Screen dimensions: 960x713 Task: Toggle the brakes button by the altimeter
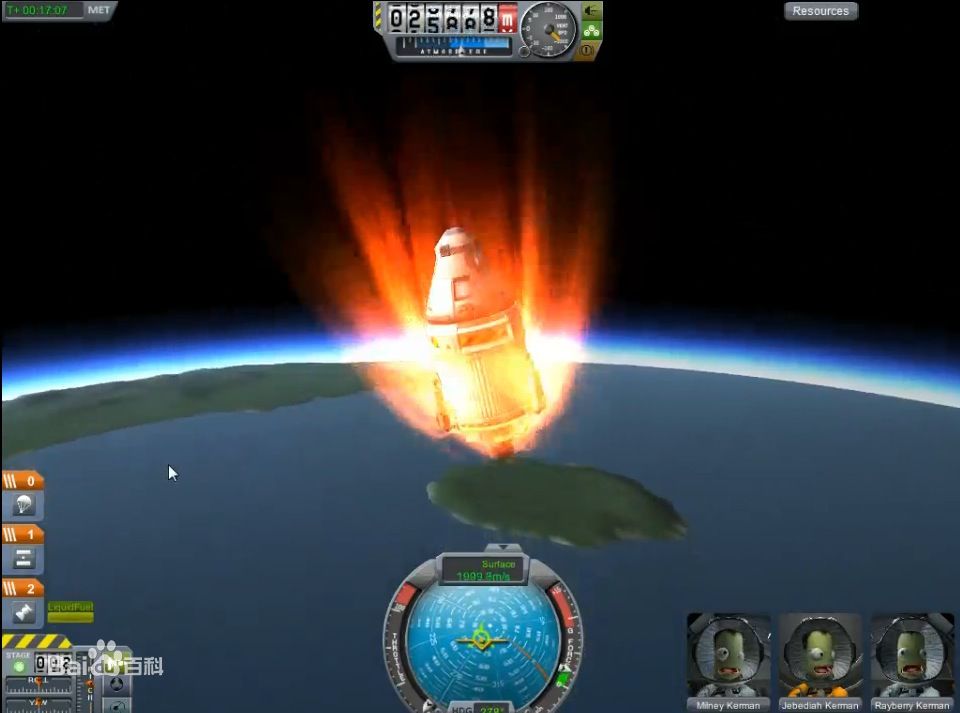591,49
